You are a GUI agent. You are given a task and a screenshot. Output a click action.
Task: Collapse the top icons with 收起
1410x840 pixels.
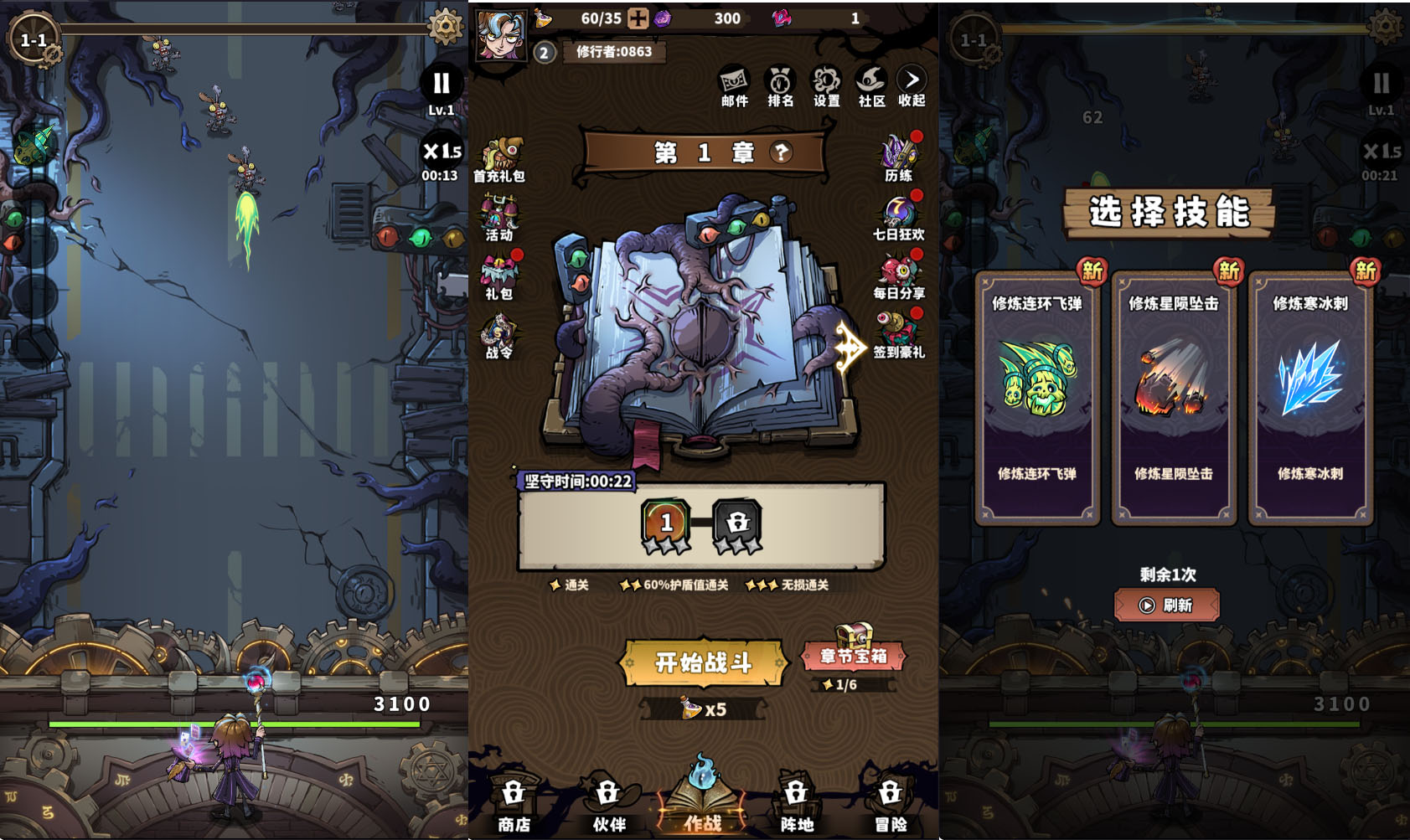[x=912, y=86]
